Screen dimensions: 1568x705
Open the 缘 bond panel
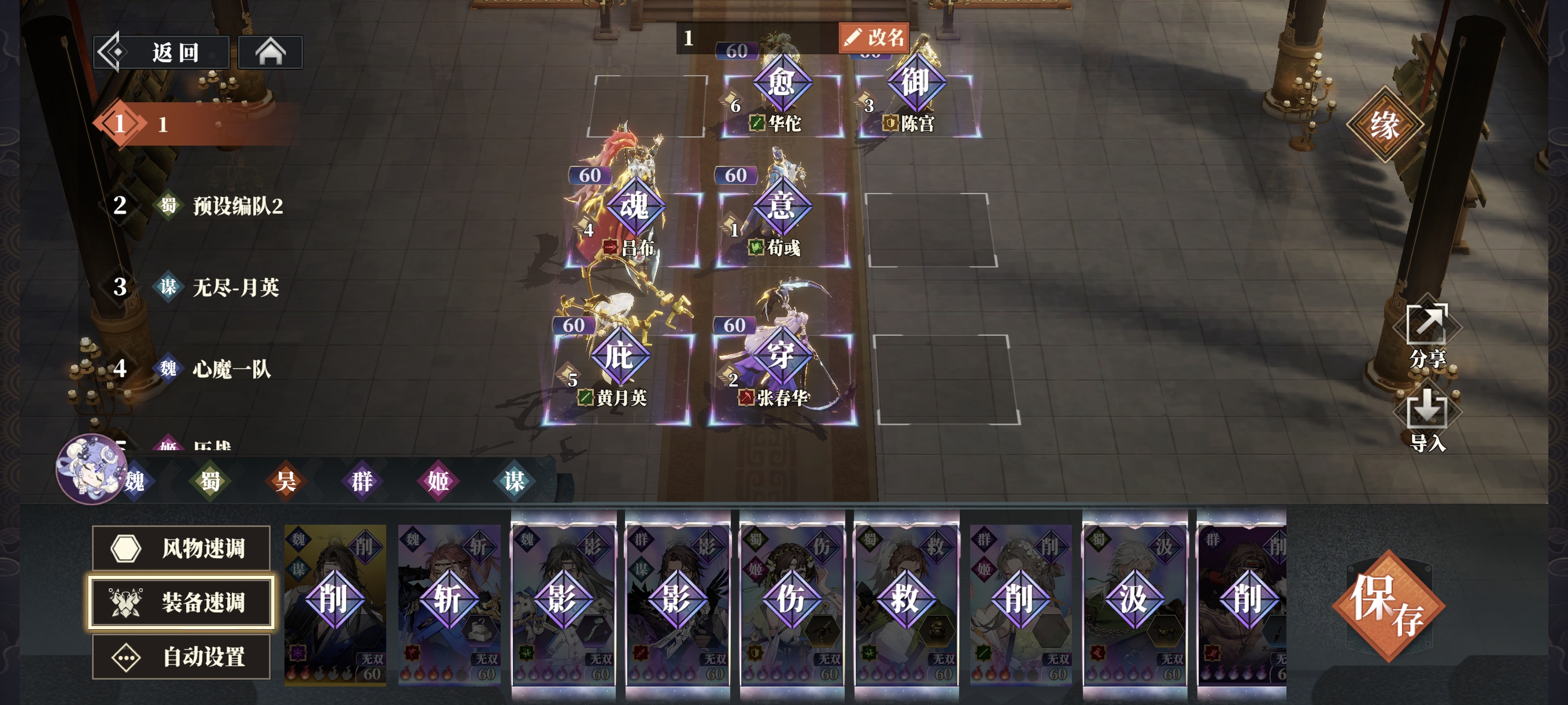pos(1384,125)
